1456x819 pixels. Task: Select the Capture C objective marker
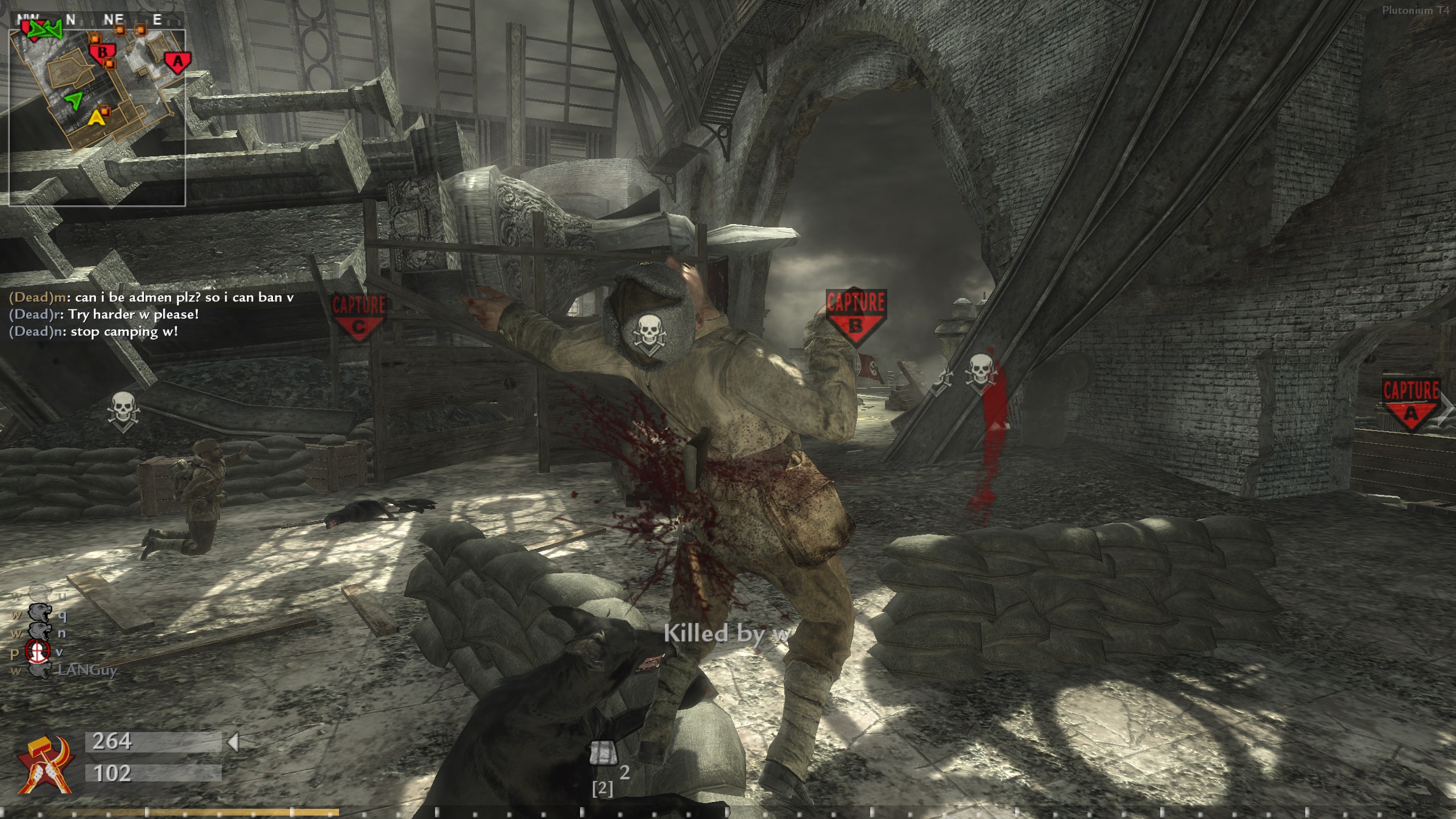358,317
